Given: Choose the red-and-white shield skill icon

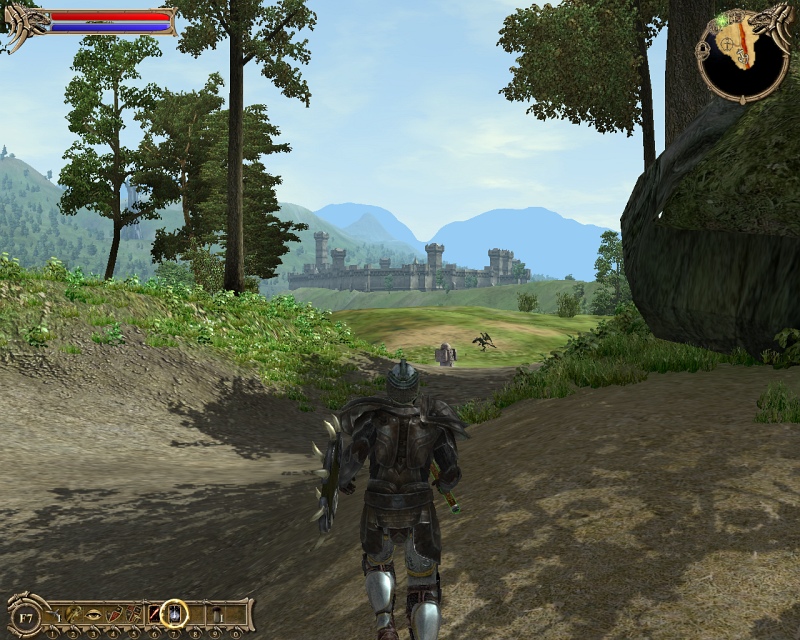Looking at the screenshot, I should [114, 613].
